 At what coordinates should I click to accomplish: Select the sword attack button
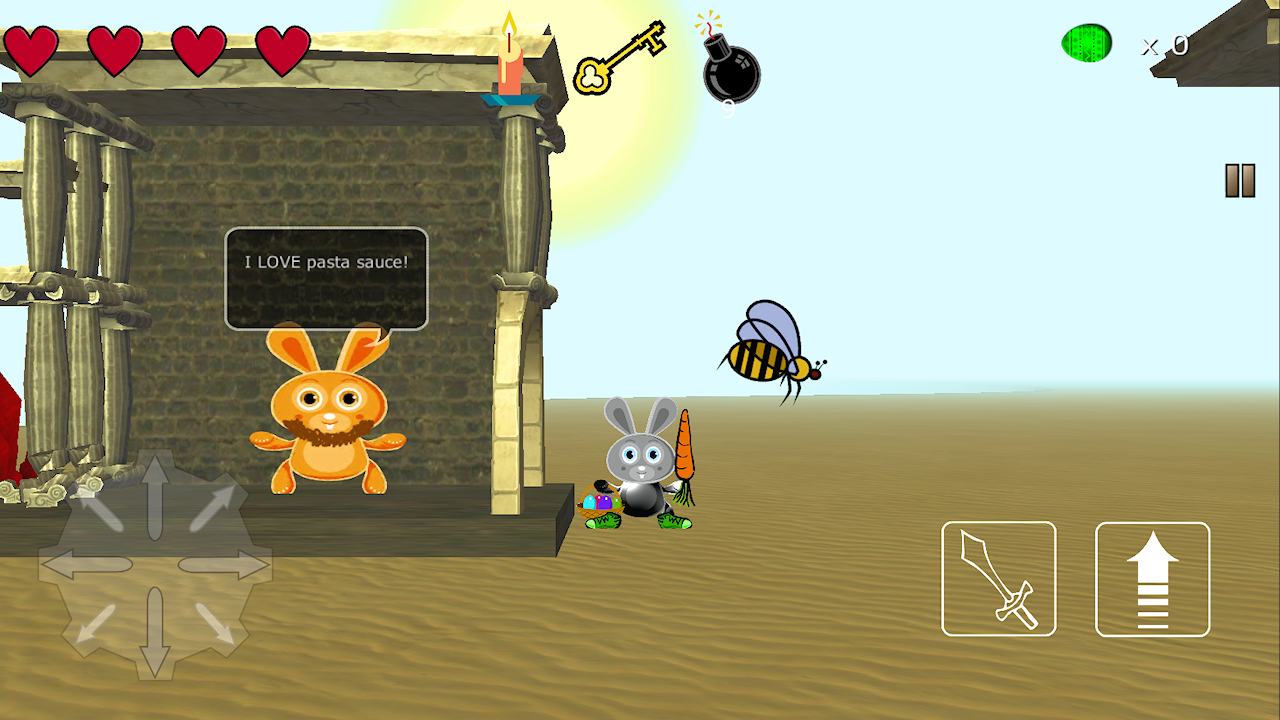(998, 578)
